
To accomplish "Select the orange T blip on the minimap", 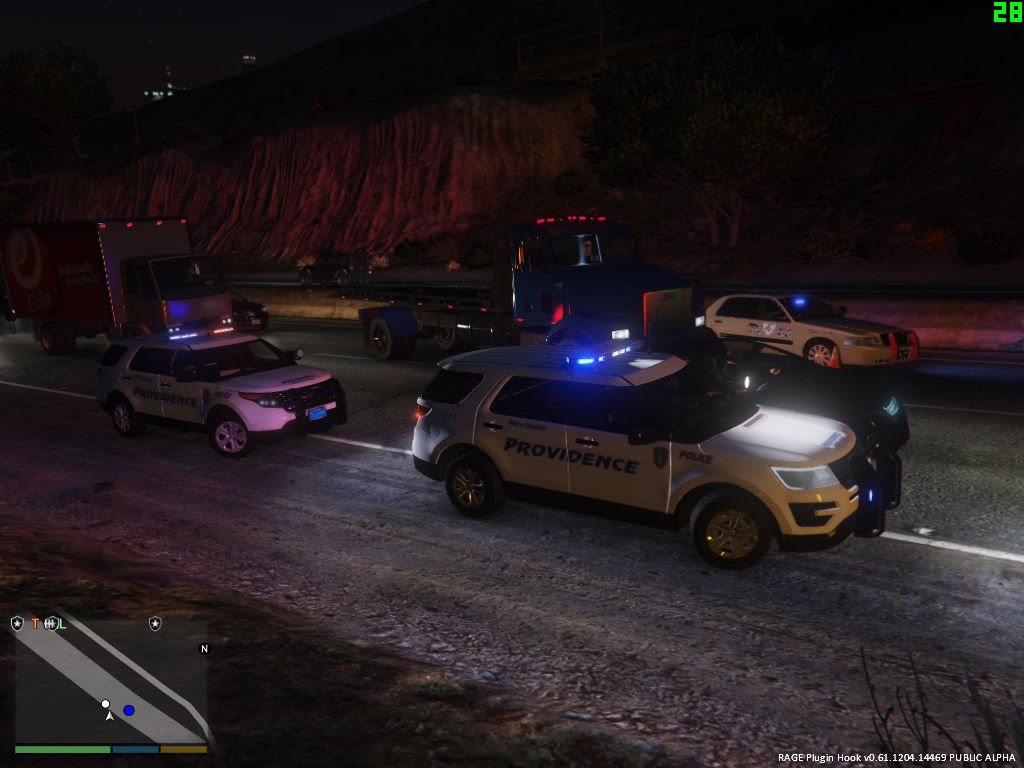I will coord(35,624).
